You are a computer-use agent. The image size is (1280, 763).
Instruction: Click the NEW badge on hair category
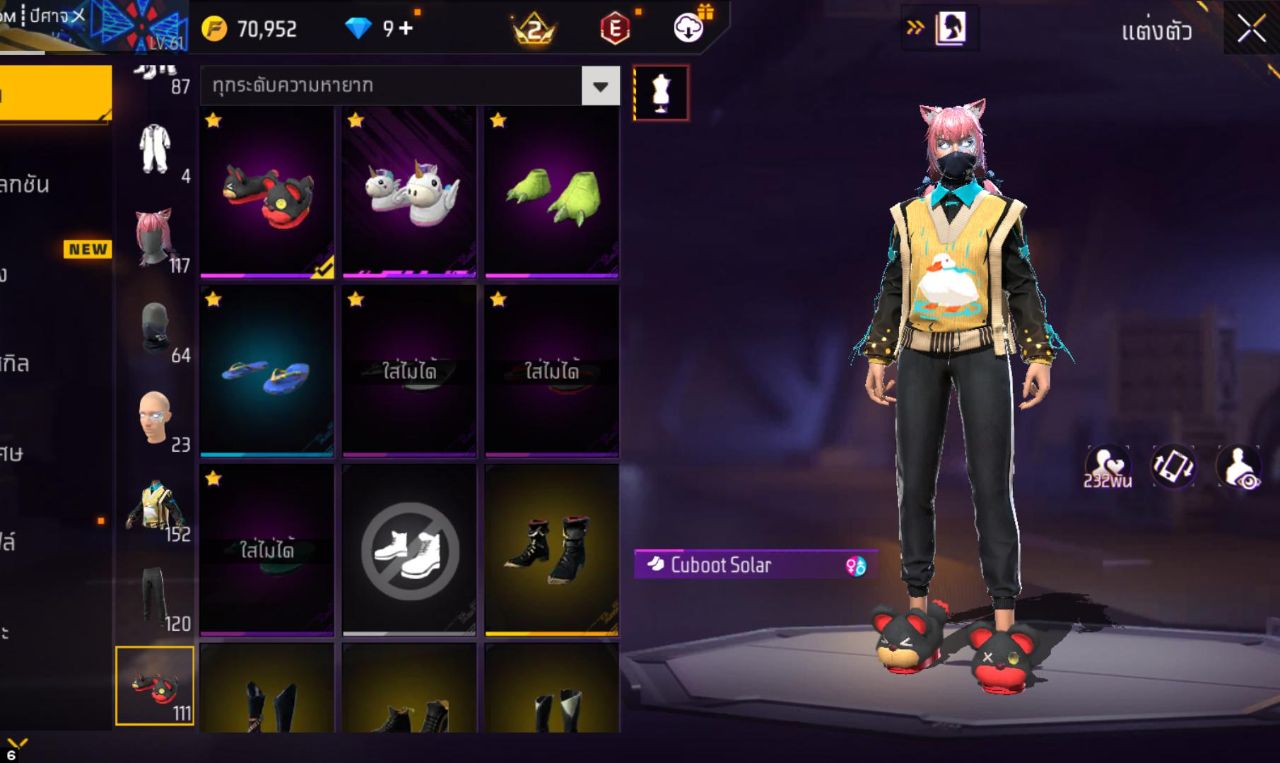tap(88, 249)
